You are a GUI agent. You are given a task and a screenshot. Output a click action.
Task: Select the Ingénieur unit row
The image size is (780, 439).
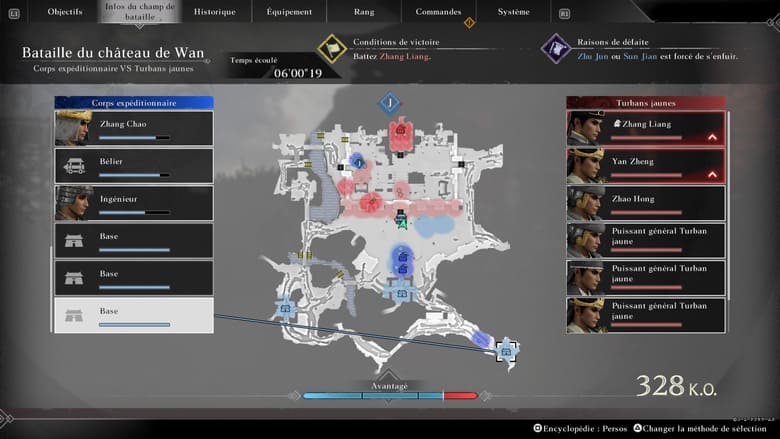click(x=133, y=203)
